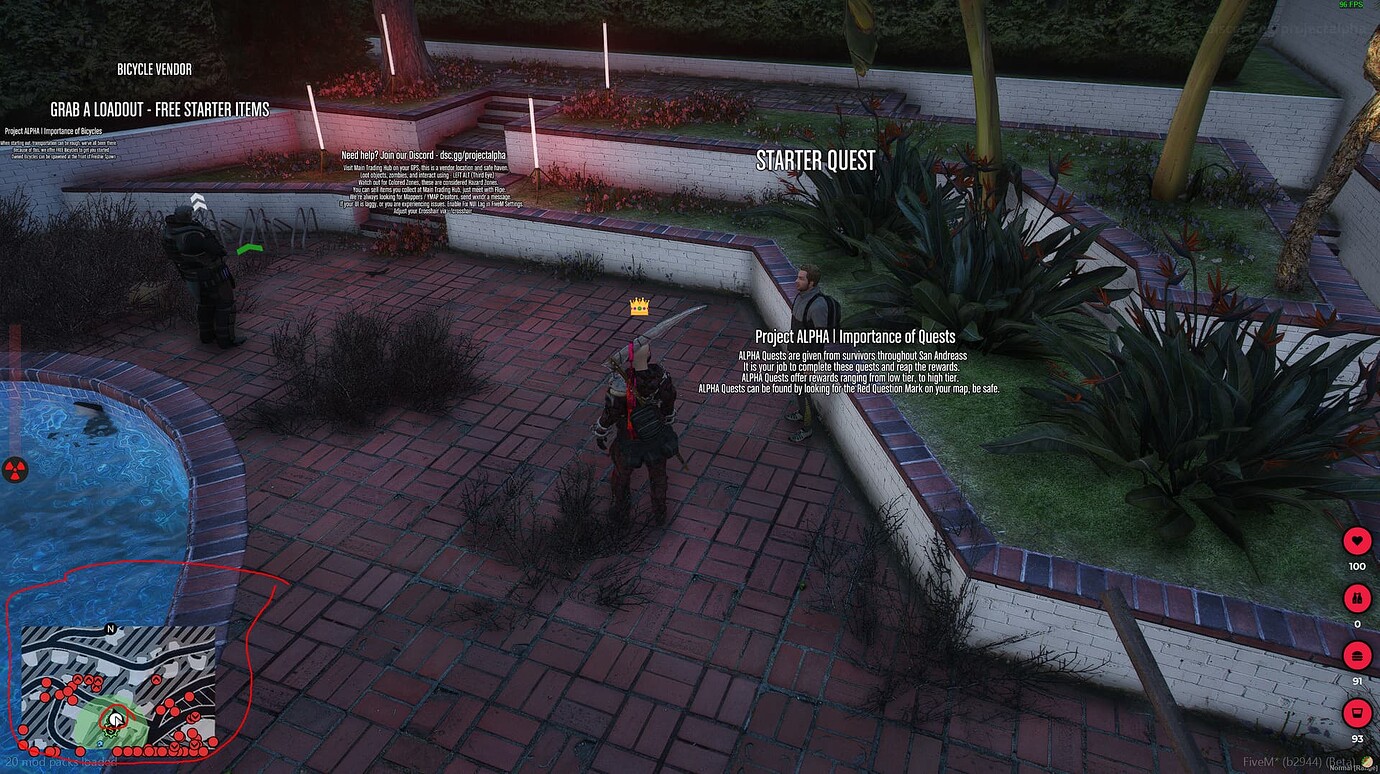Click the crown icon above the player
This screenshot has width=1380, height=774.
(637, 307)
